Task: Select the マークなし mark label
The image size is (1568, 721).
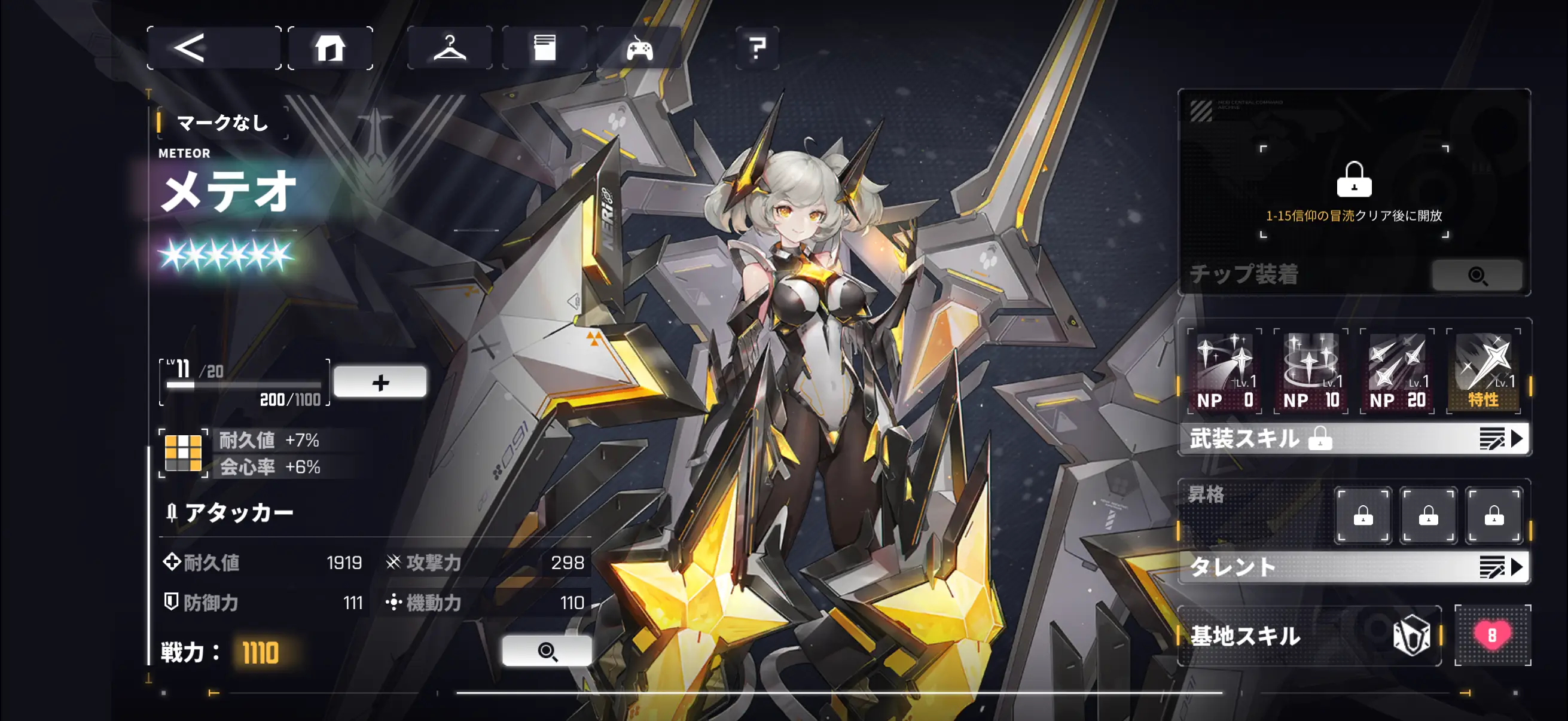Action: [x=222, y=123]
